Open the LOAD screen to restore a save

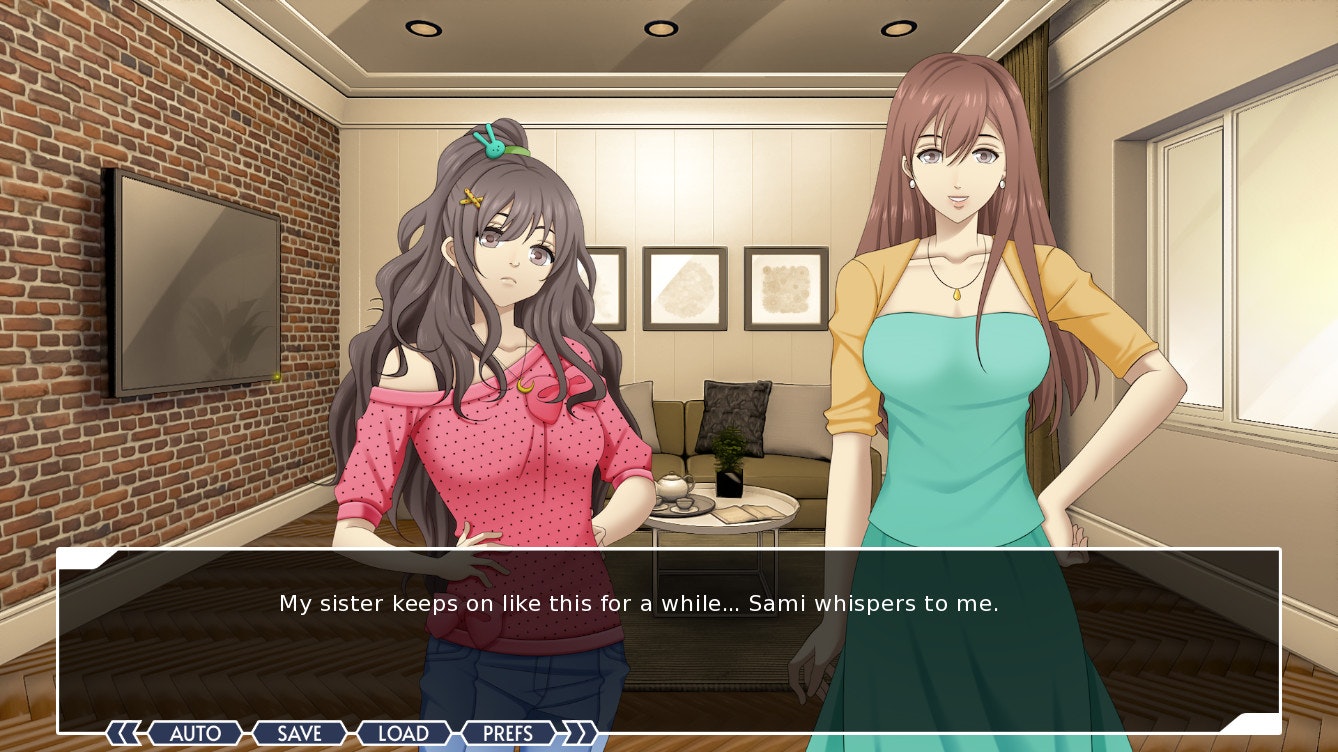pos(403,734)
